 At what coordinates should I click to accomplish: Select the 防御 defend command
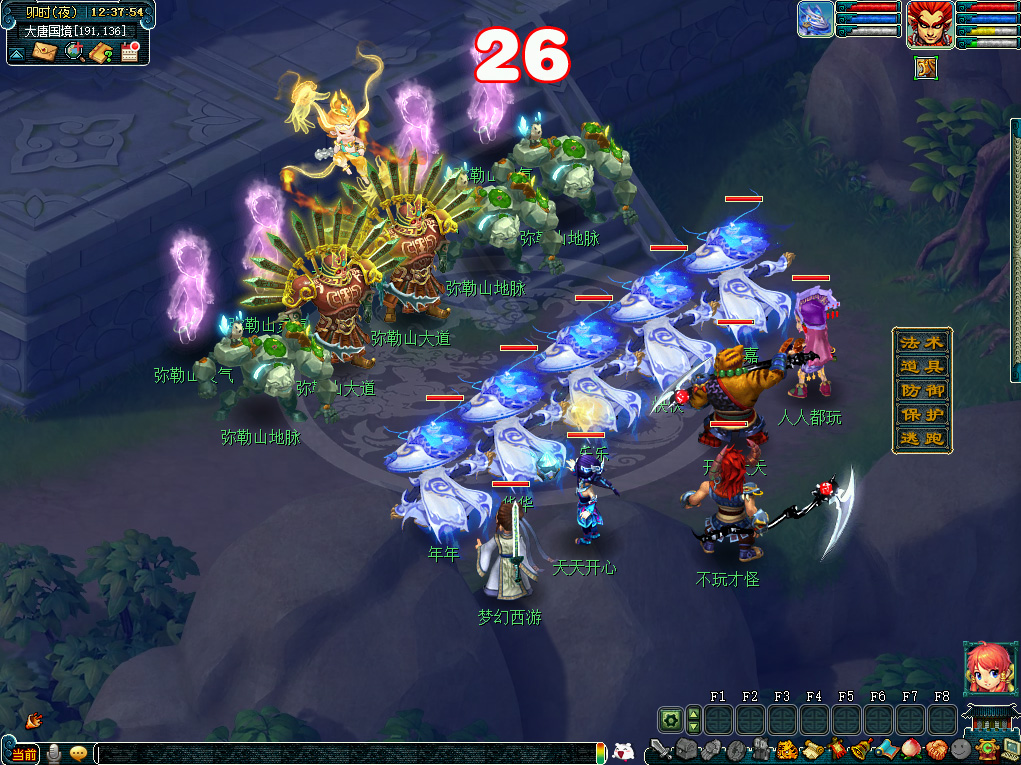tap(921, 390)
